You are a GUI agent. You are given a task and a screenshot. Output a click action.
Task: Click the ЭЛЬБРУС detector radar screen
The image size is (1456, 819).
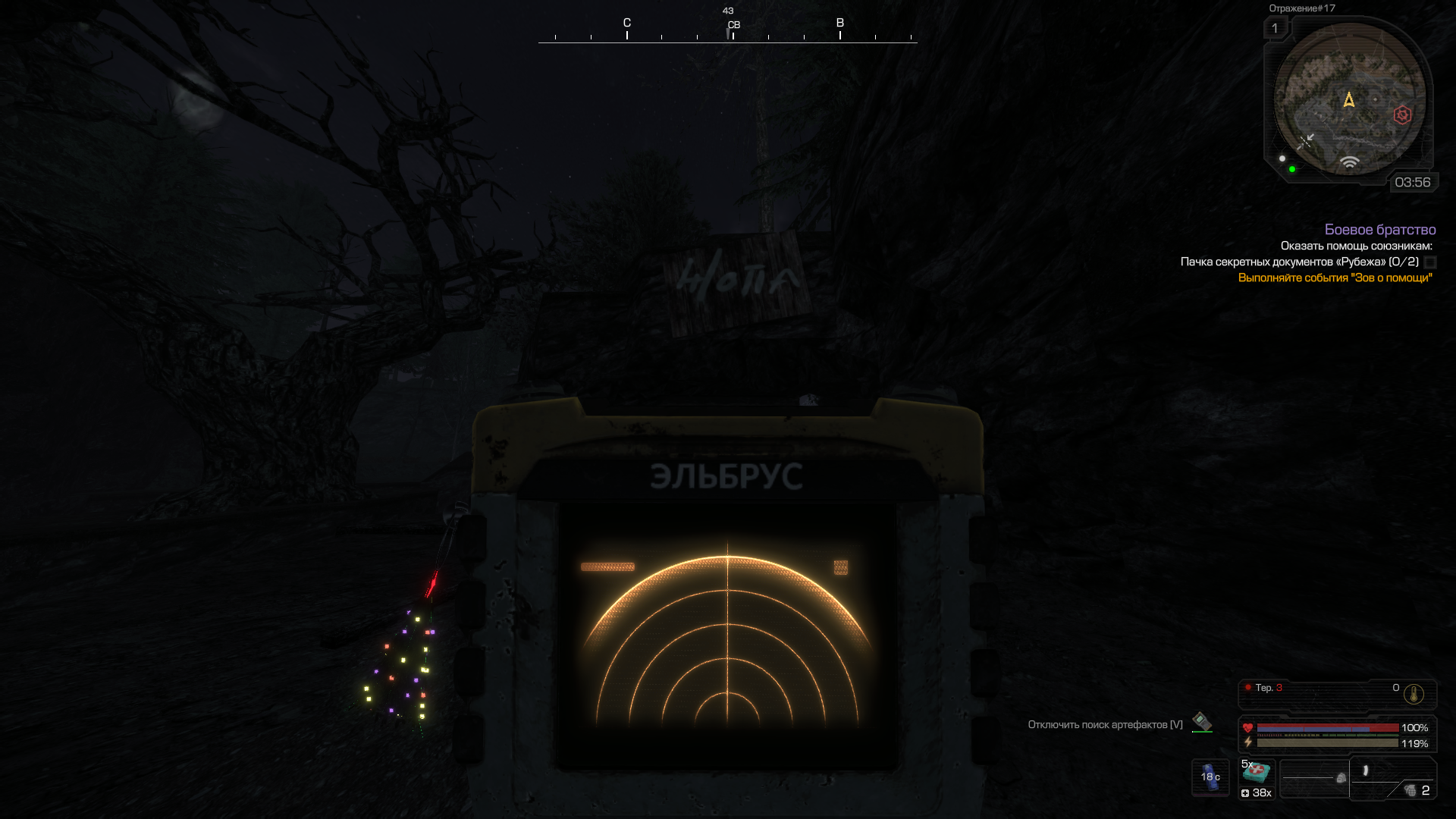pyautogui.click(x=727, y=637)
